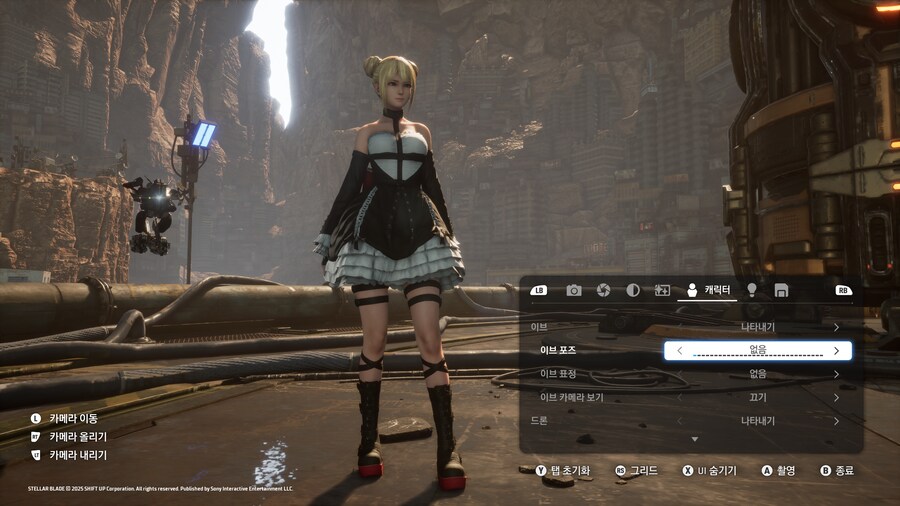Click right arrow on 이브 row
The width and height of the screenshot is (900, 506).
coord(836,327)
